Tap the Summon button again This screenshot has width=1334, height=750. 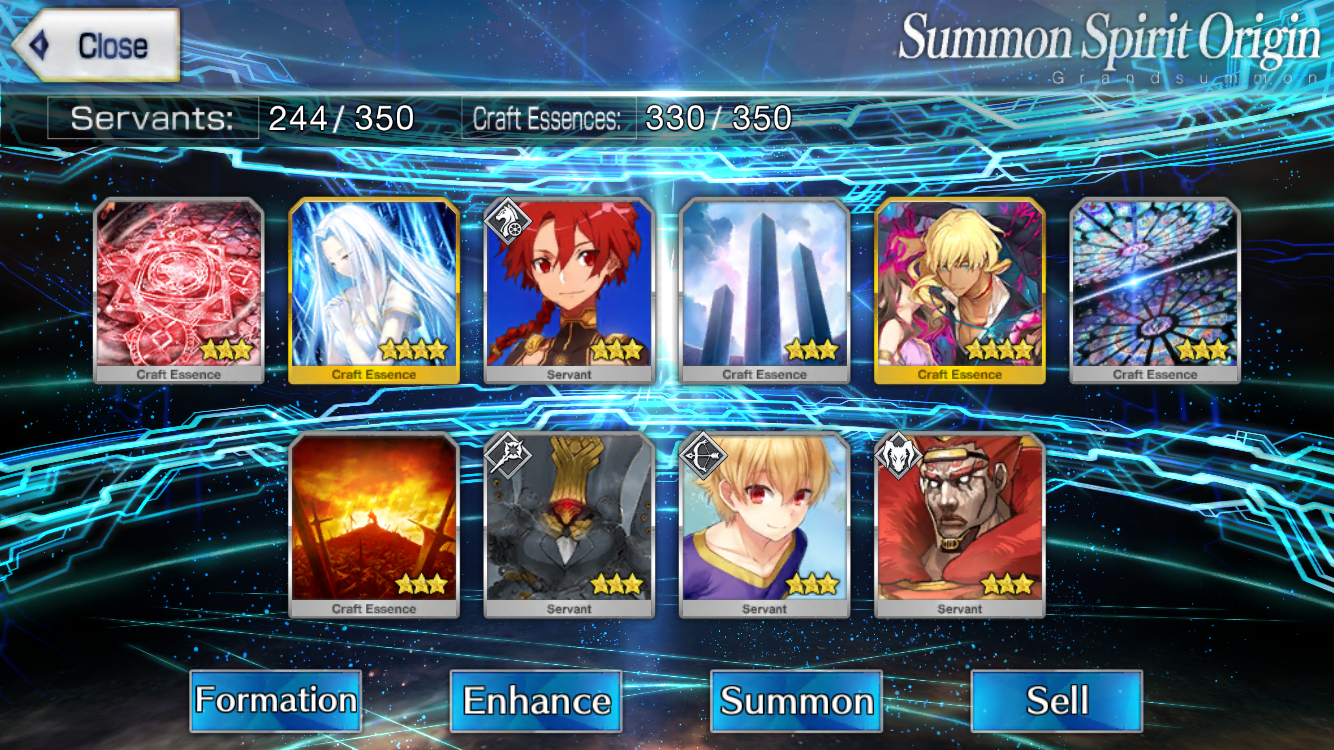tap(796, 700)
